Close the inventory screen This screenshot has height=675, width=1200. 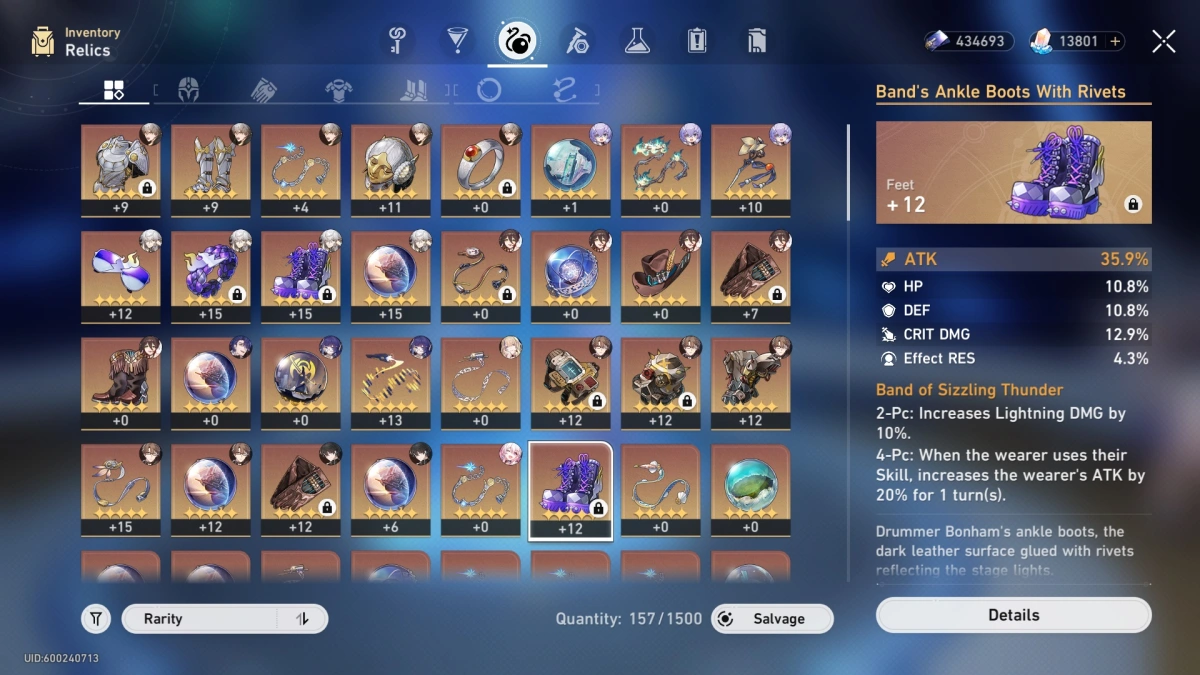1163,41
